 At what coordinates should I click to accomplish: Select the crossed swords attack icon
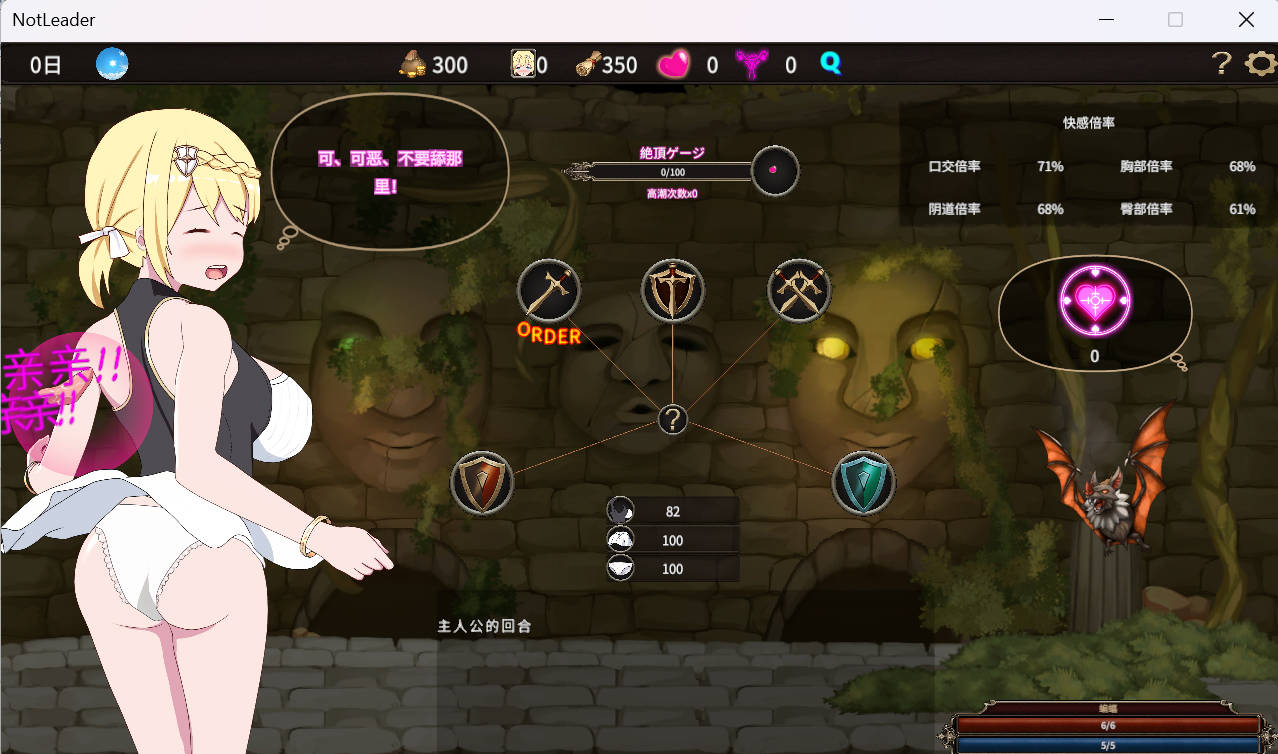(x=799, y=291)
